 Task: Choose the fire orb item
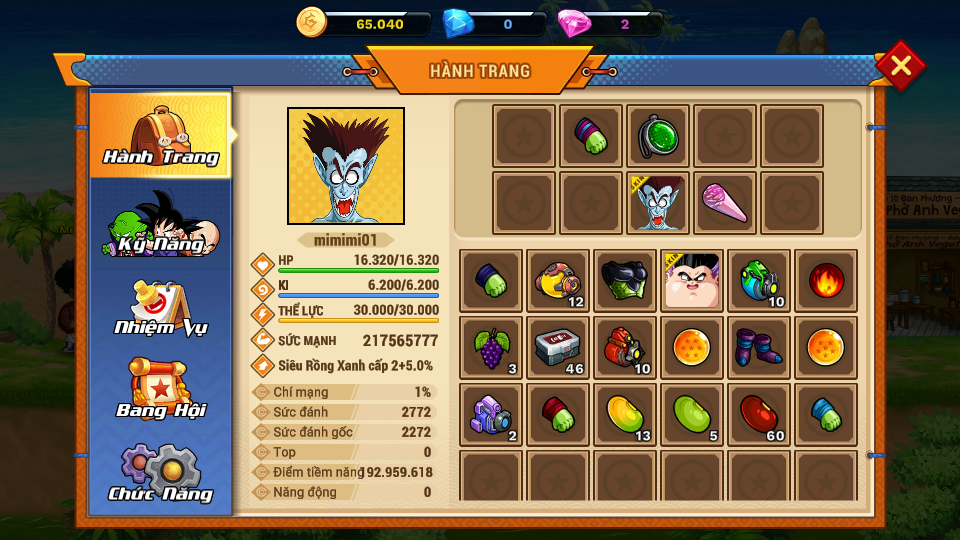tap(825, 280)
